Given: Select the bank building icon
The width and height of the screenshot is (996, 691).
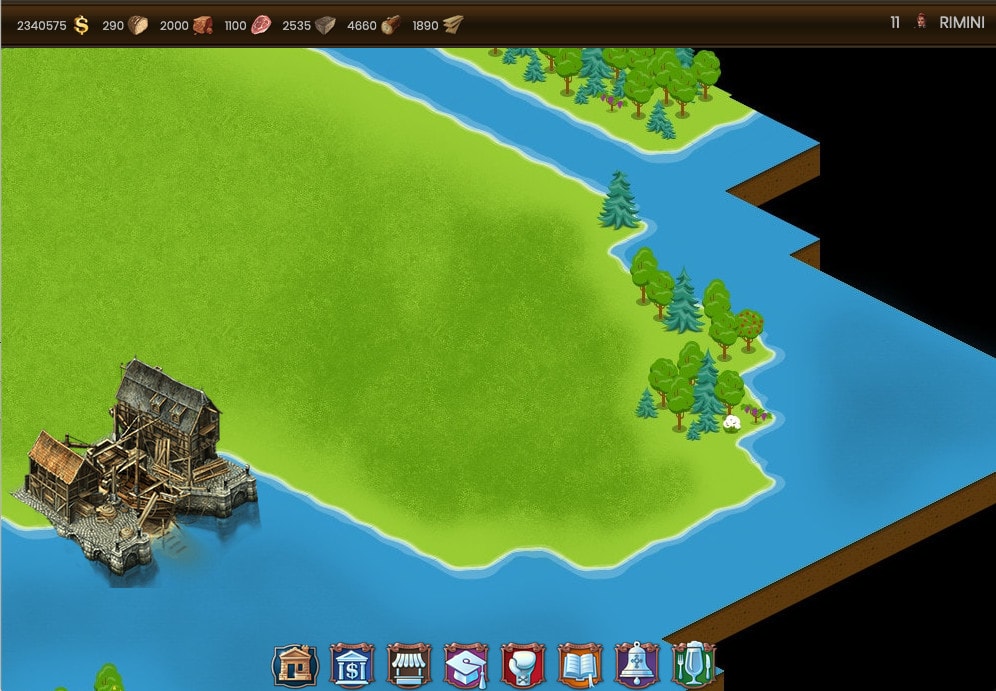Looking at the screenshot, I should pos(352,665).
